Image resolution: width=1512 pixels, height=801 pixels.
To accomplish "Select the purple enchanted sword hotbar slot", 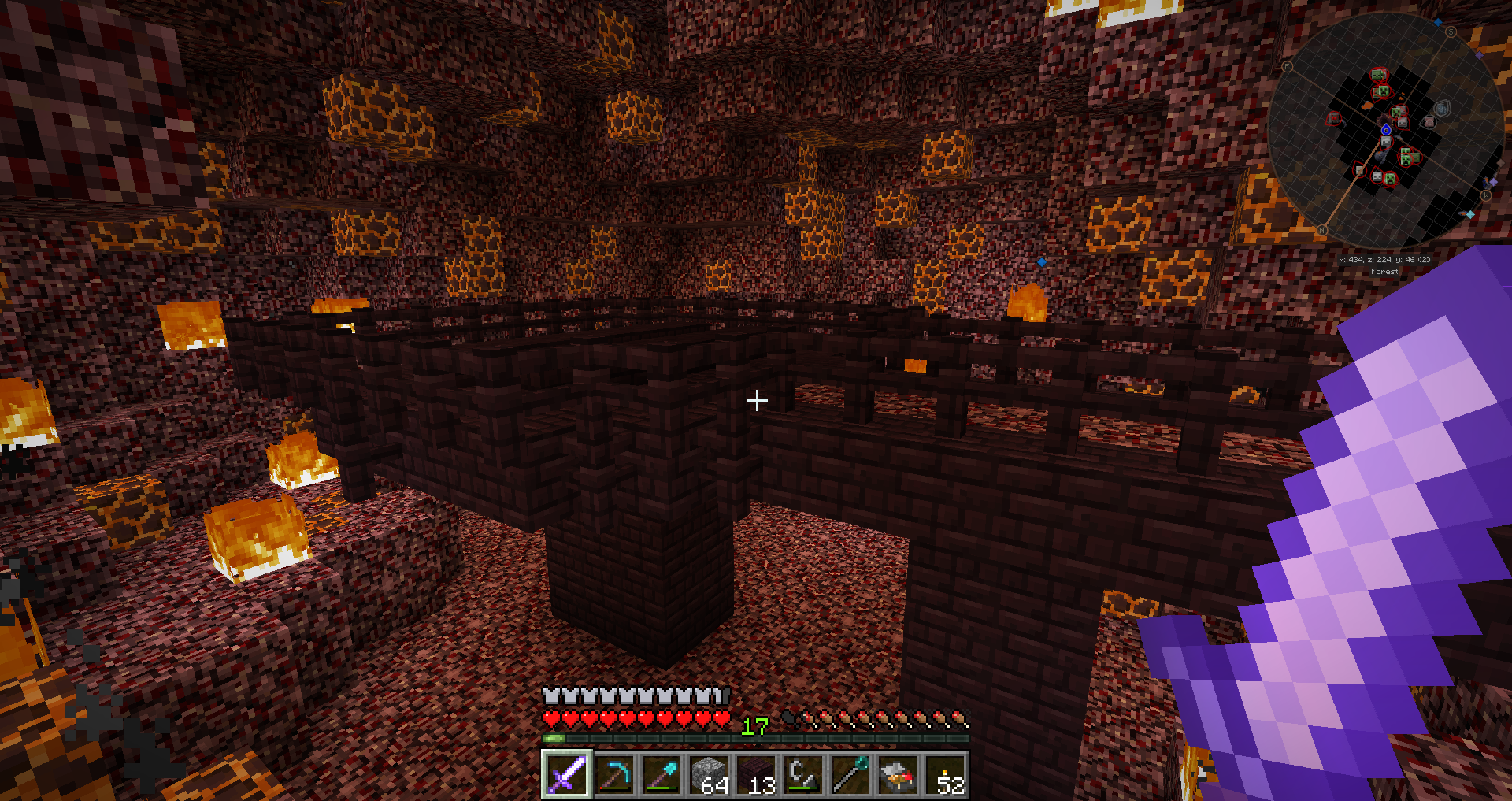I will click(566, 774).
